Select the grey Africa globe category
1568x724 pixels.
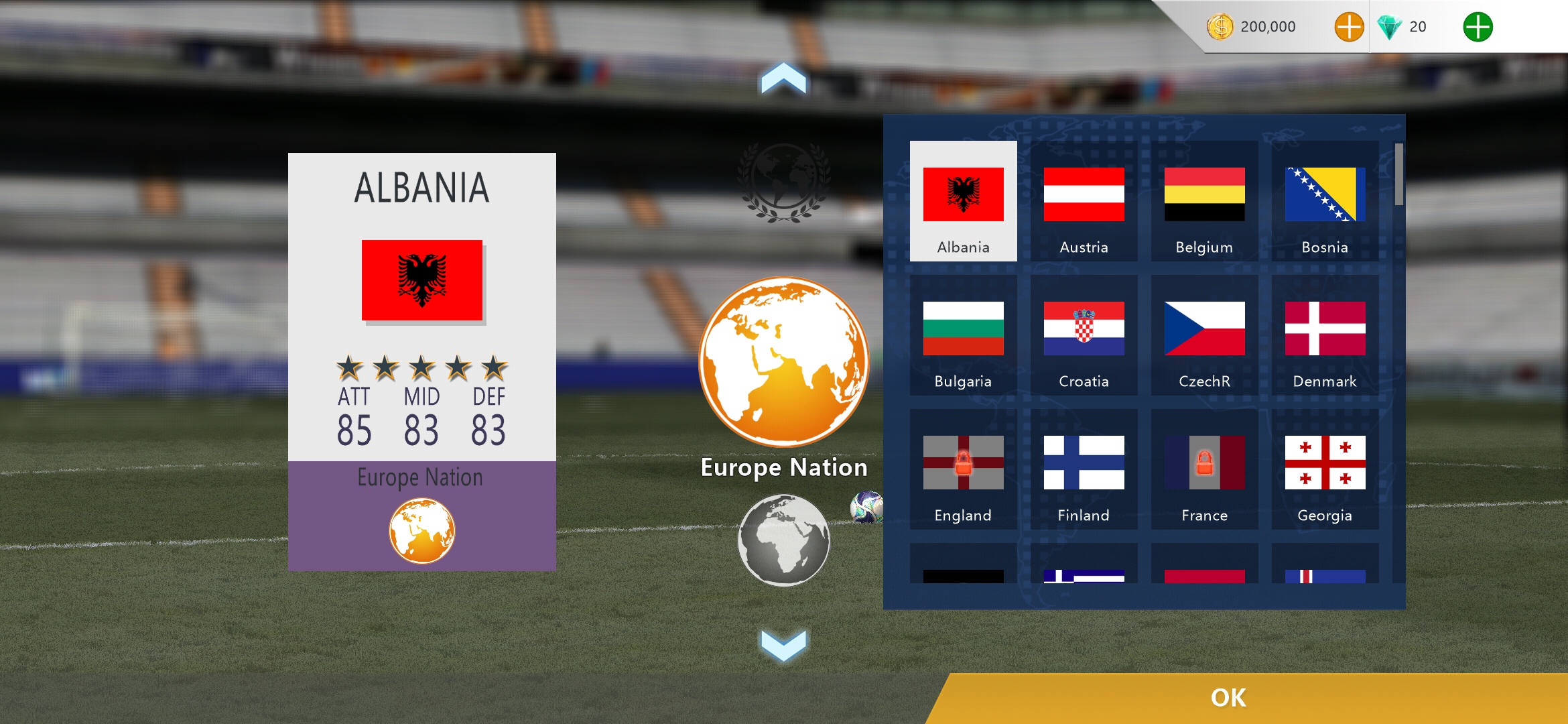pos(783,540)
